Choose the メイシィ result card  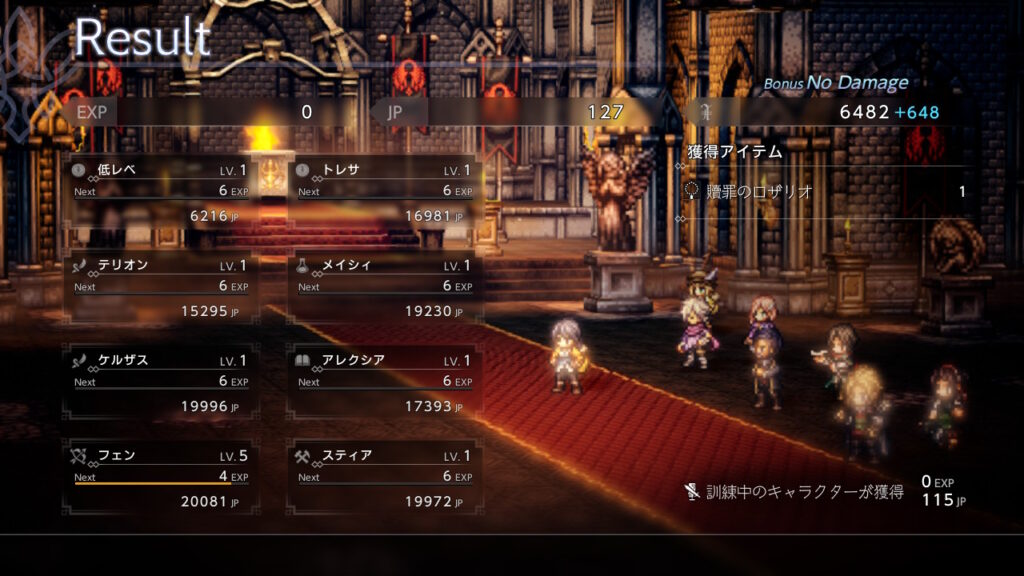click(x=384, y=286)
